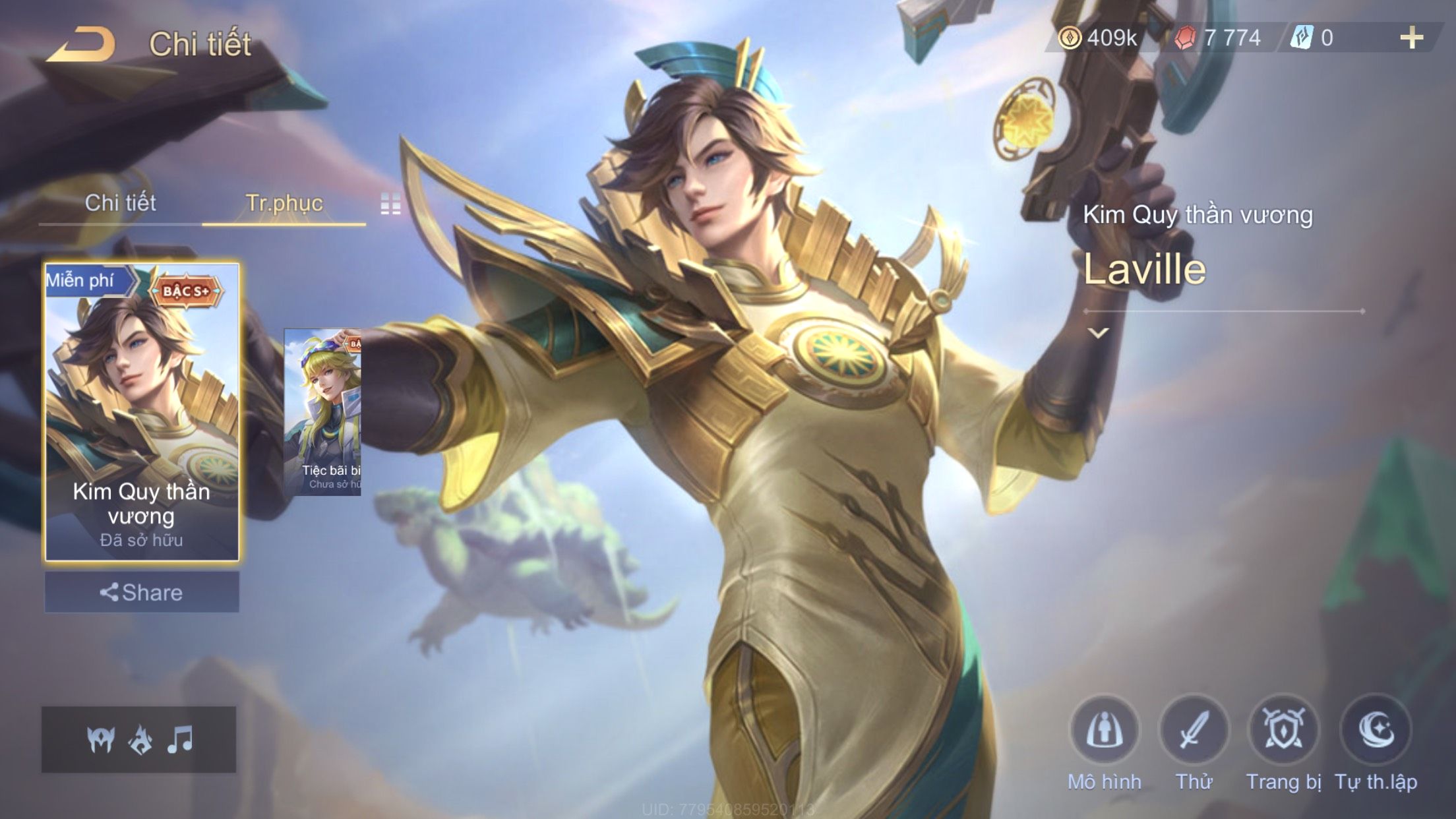Image resolution: width=1456 pixels, height=819 pixels.
Task: Open the Tr.phục skins tab
Action: [284, 203]
